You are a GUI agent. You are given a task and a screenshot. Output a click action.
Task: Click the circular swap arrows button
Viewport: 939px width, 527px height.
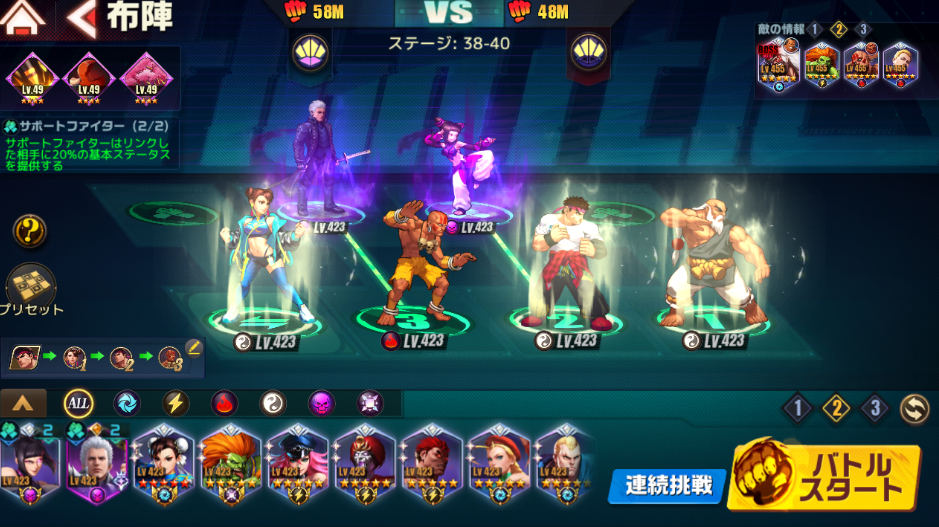(913, 408)
